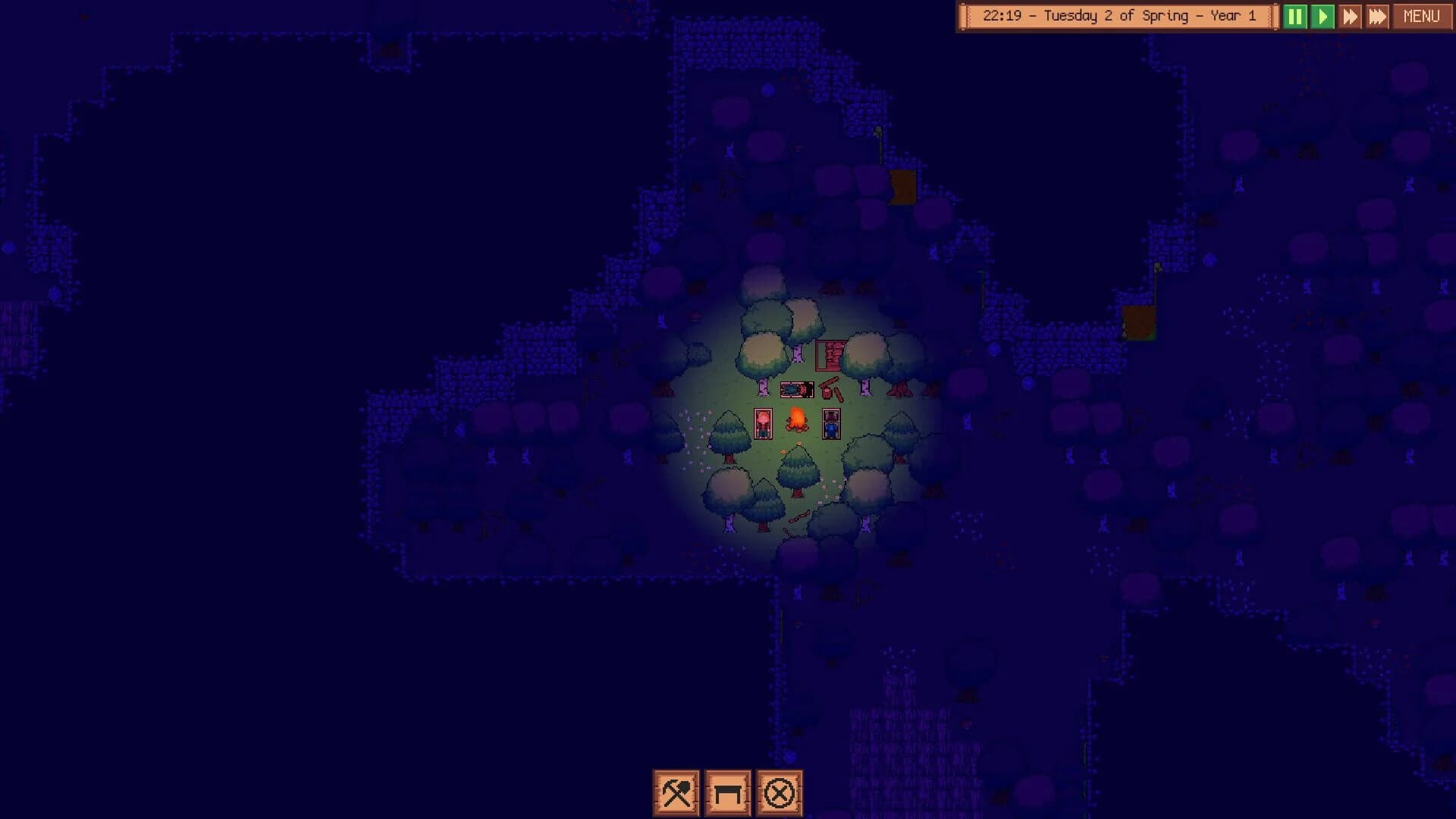Activate the fastest game speed
The width and height of the screenshot is (1456, 819).
pos(1378,16)
